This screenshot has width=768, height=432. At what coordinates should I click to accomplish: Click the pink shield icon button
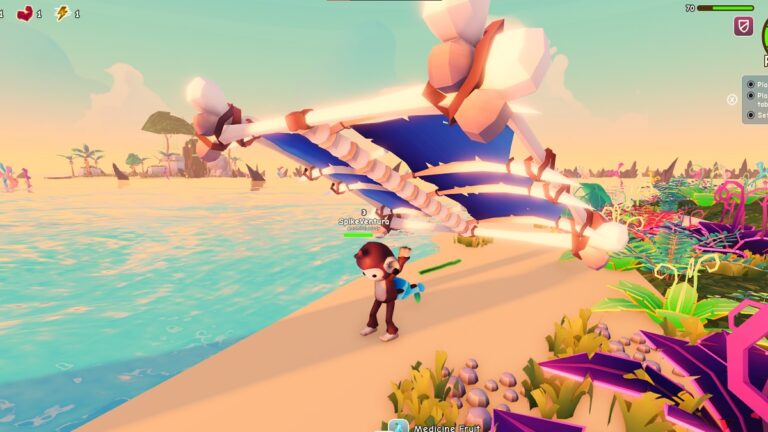point(743,26)
